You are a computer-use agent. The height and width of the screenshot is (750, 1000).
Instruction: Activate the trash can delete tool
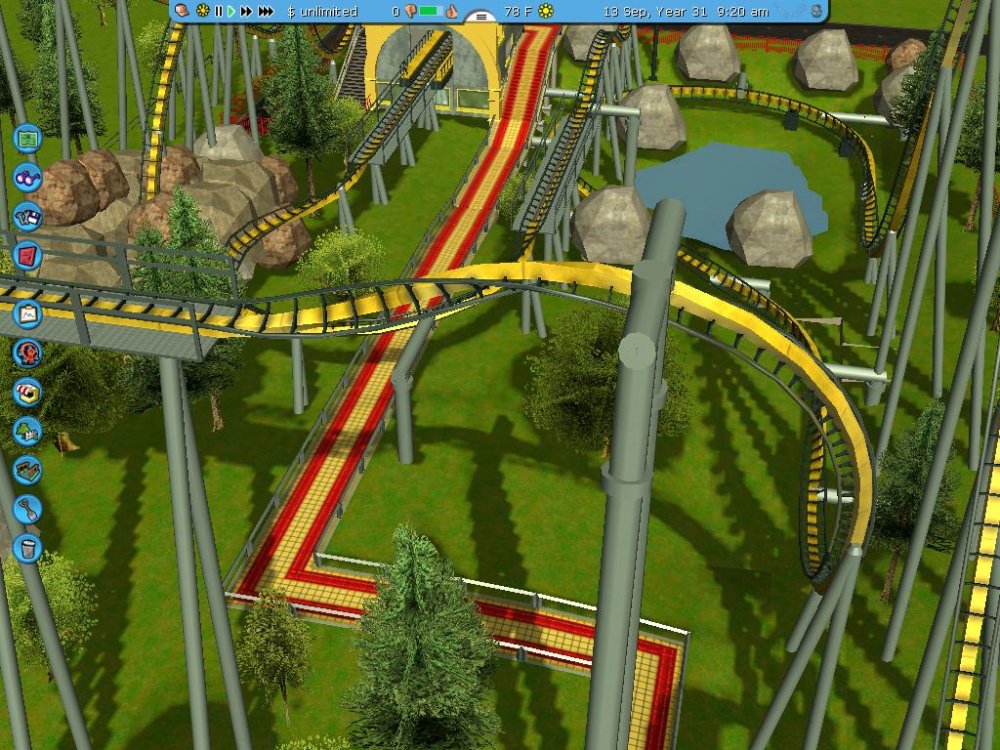[27, 548]
